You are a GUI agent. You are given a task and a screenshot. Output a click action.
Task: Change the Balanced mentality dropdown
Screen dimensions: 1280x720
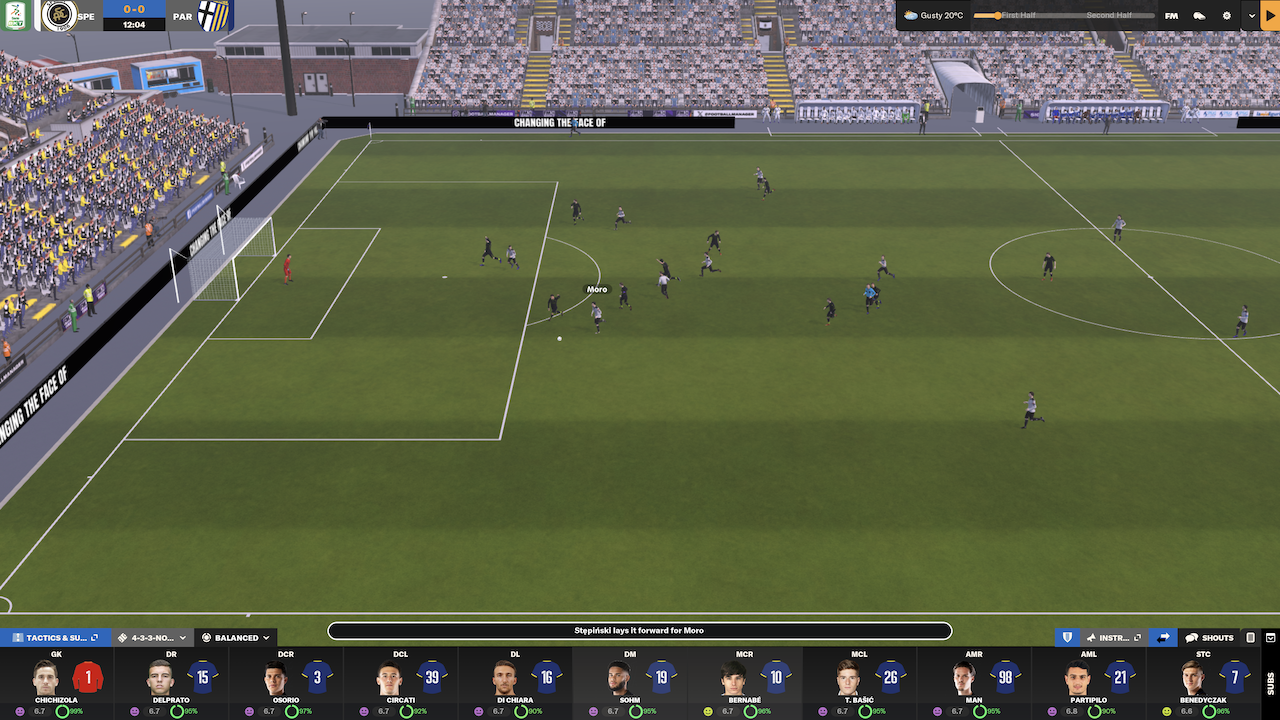coord(236,637)
